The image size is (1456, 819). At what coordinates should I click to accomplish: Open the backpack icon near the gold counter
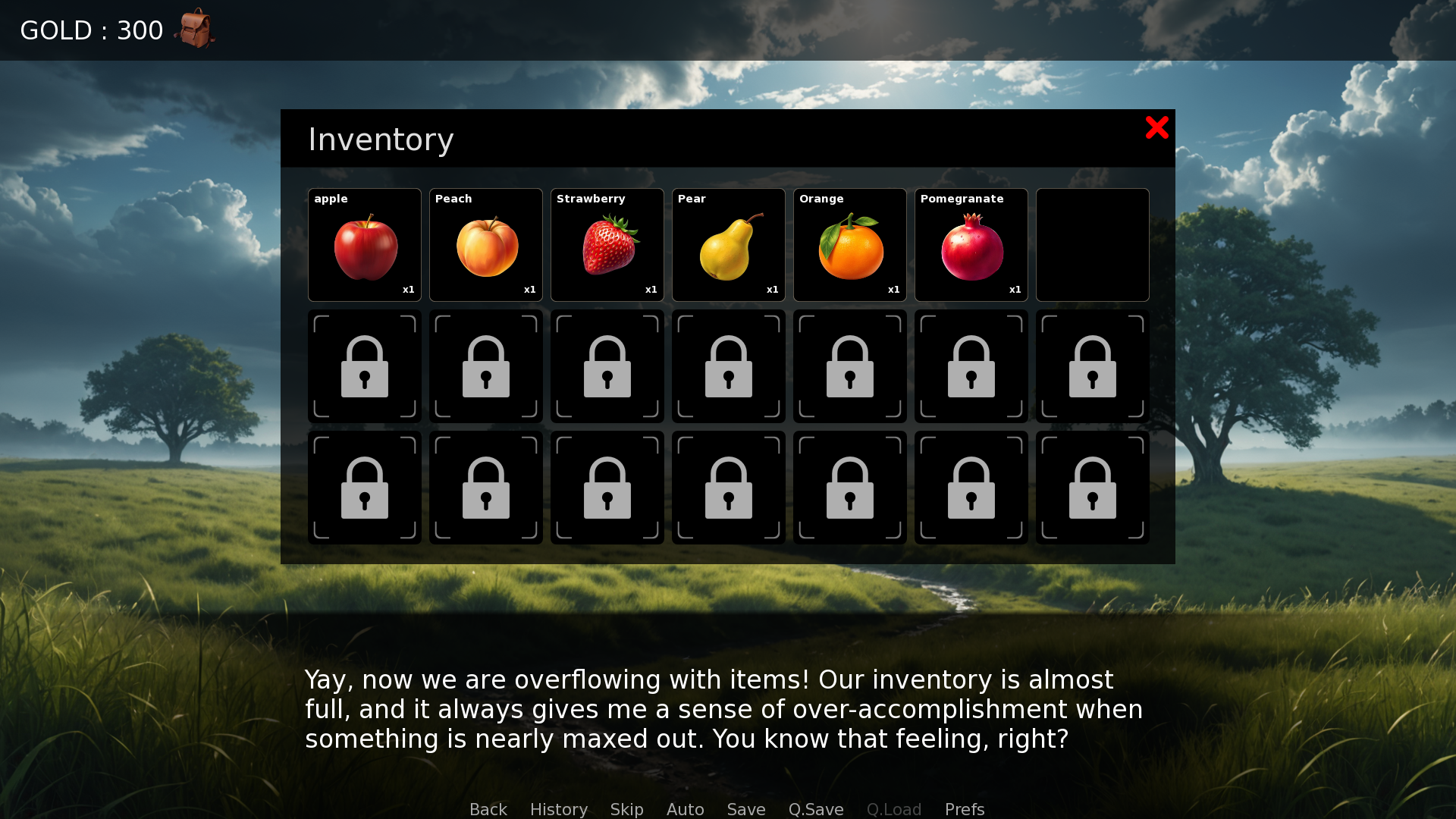[196, 29]
